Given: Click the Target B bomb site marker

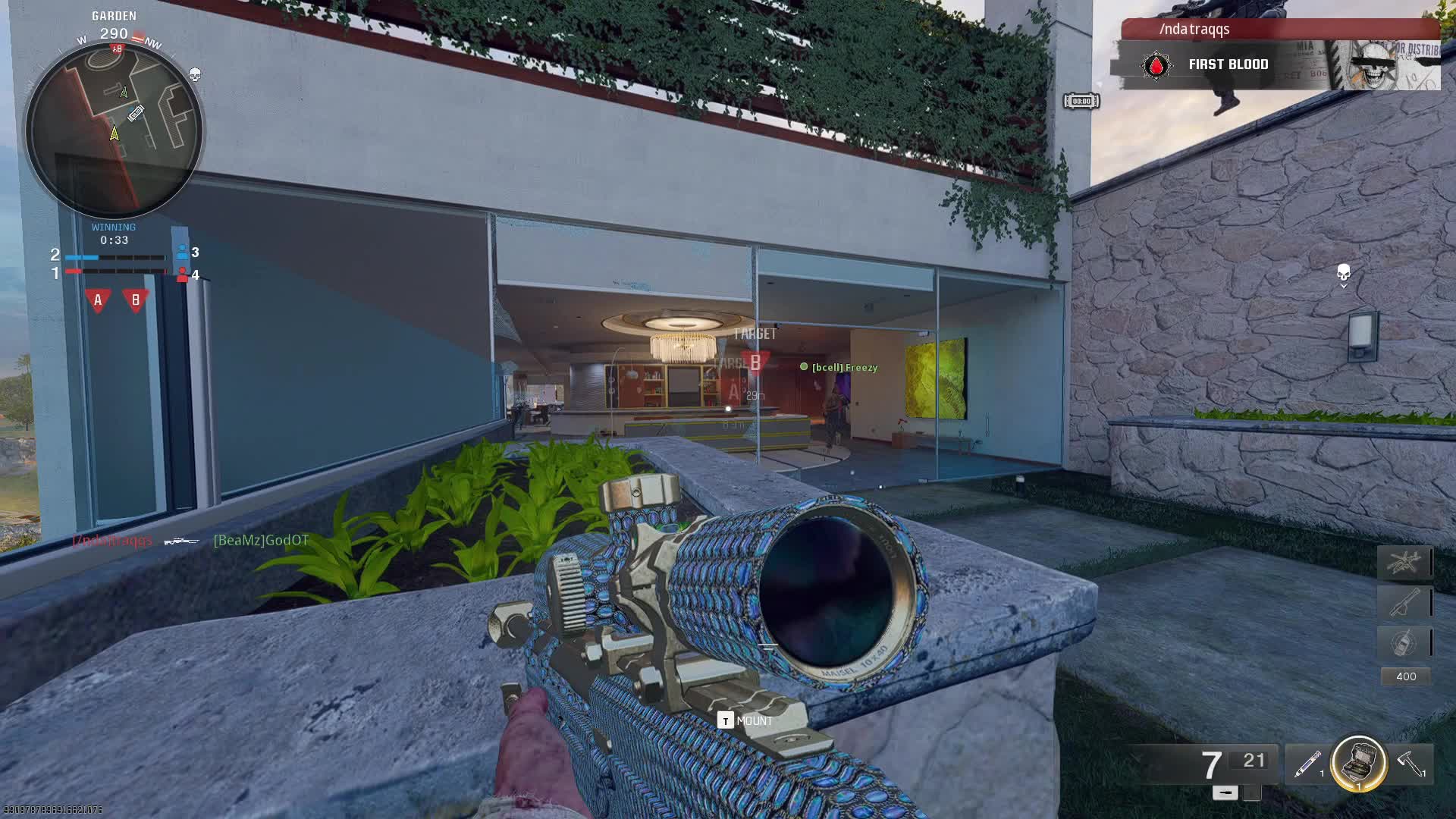Looking at the screenshot, I should (x=755, y=362).
